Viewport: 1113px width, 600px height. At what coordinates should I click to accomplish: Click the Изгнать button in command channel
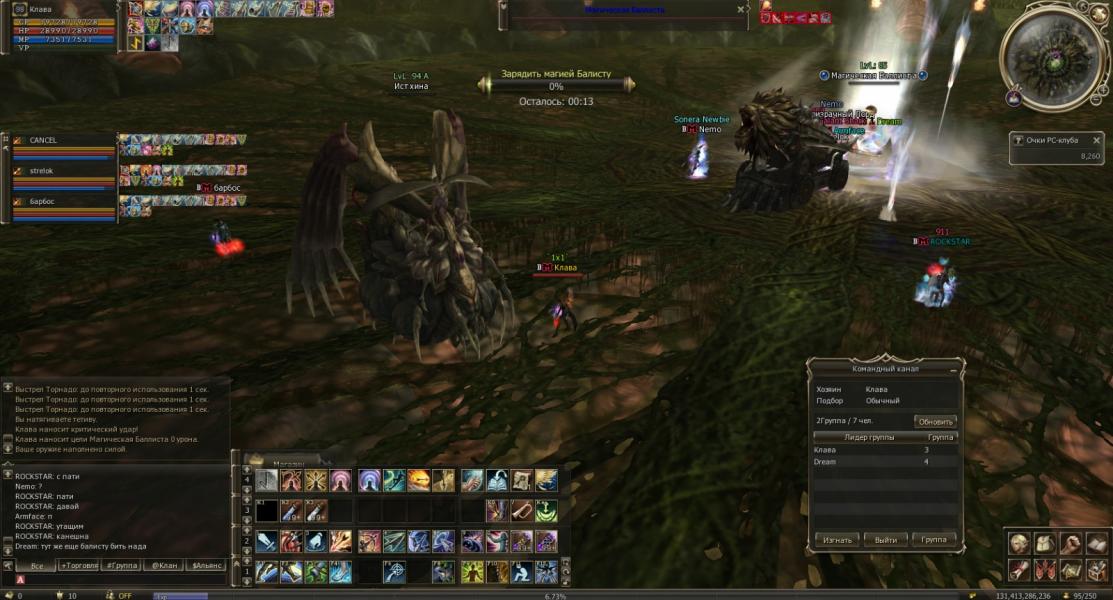(x=836, y=539)
